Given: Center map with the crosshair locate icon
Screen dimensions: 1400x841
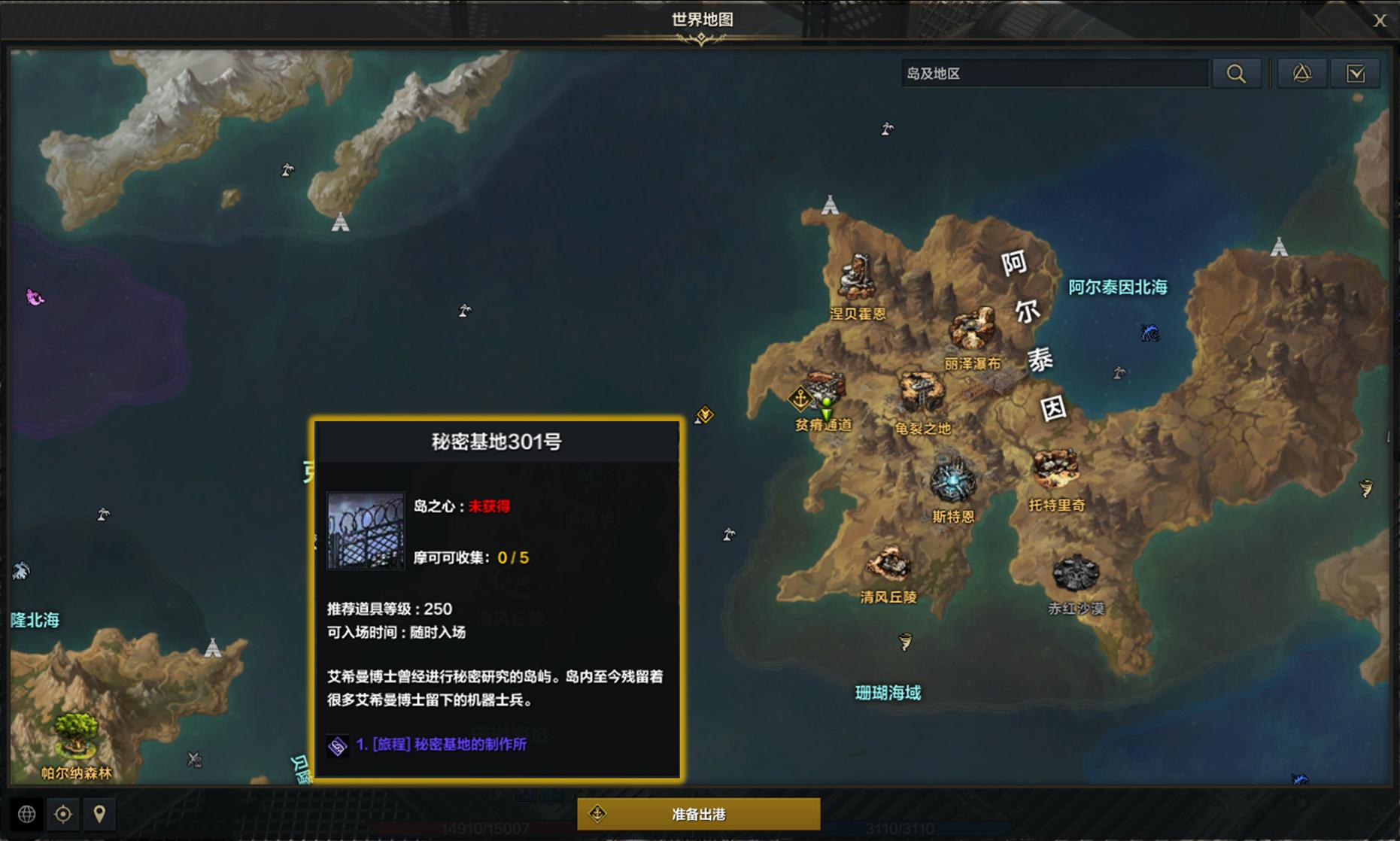Looking at the screenshot, I should tap(62, 814).
